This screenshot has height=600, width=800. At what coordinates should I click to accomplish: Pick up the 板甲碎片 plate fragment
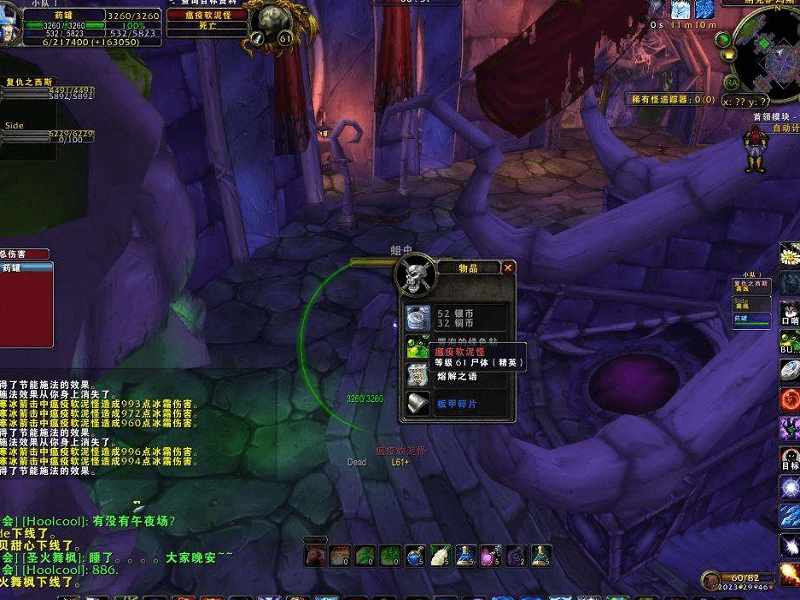(418, 404)
